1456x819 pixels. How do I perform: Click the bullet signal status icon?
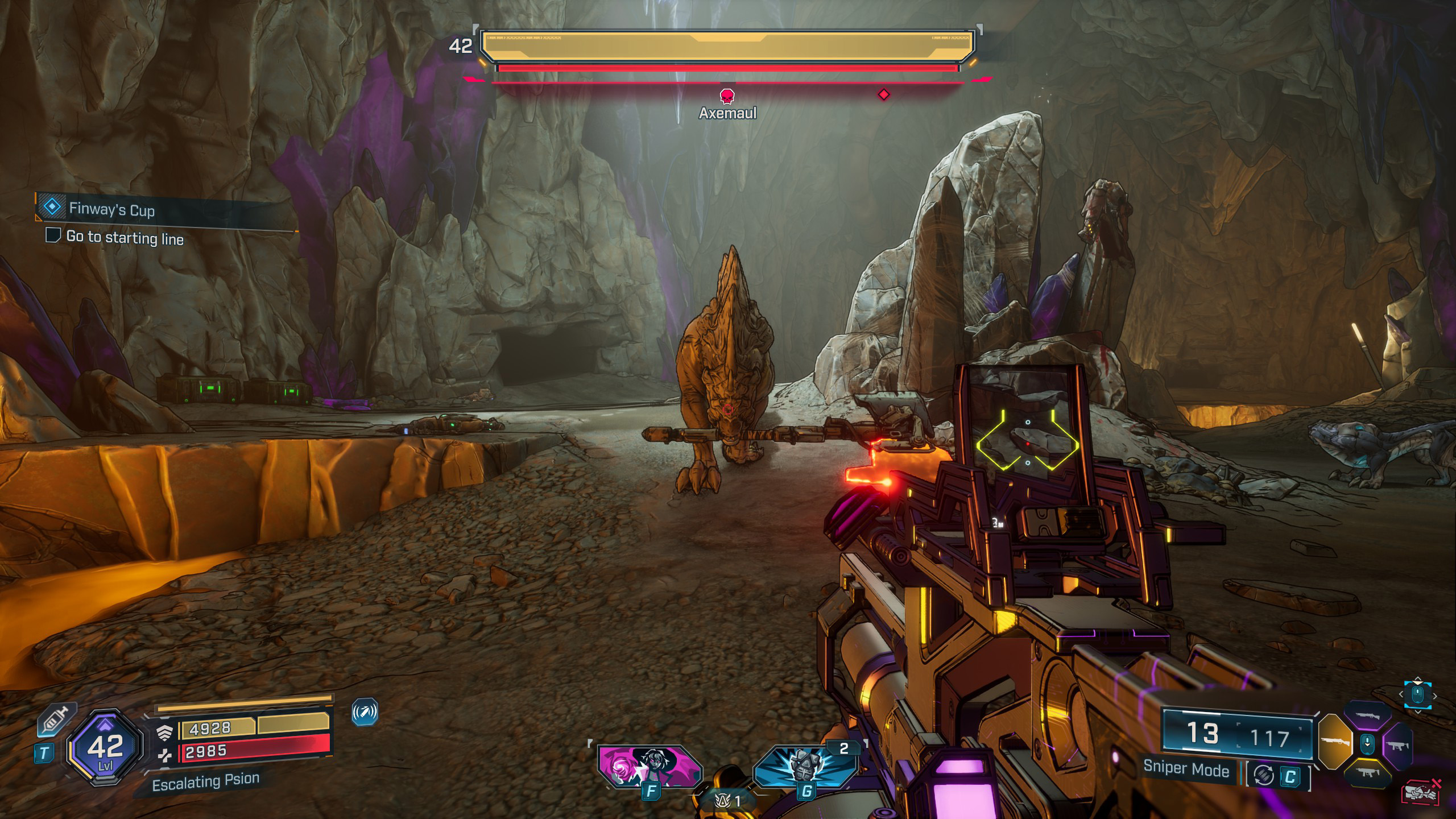tap(365, 712)
